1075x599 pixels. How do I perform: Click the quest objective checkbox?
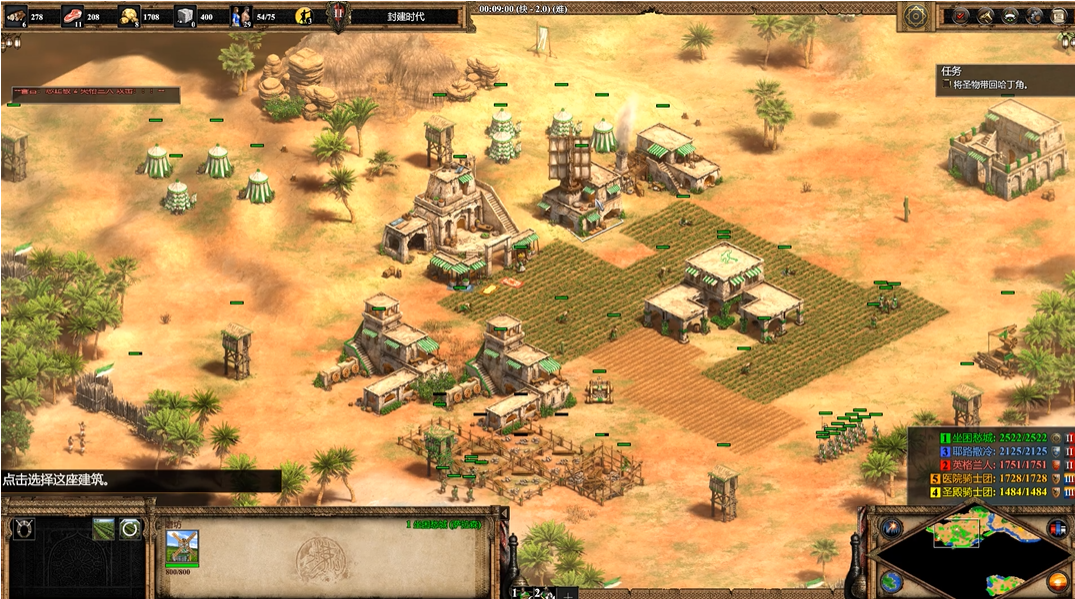(x=945, y=86)
